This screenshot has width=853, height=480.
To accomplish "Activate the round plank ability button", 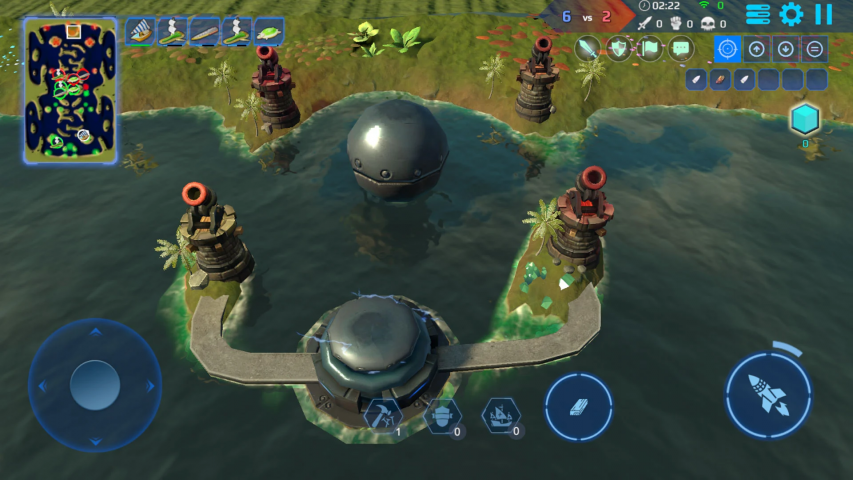I will click(x=579, y=407).
